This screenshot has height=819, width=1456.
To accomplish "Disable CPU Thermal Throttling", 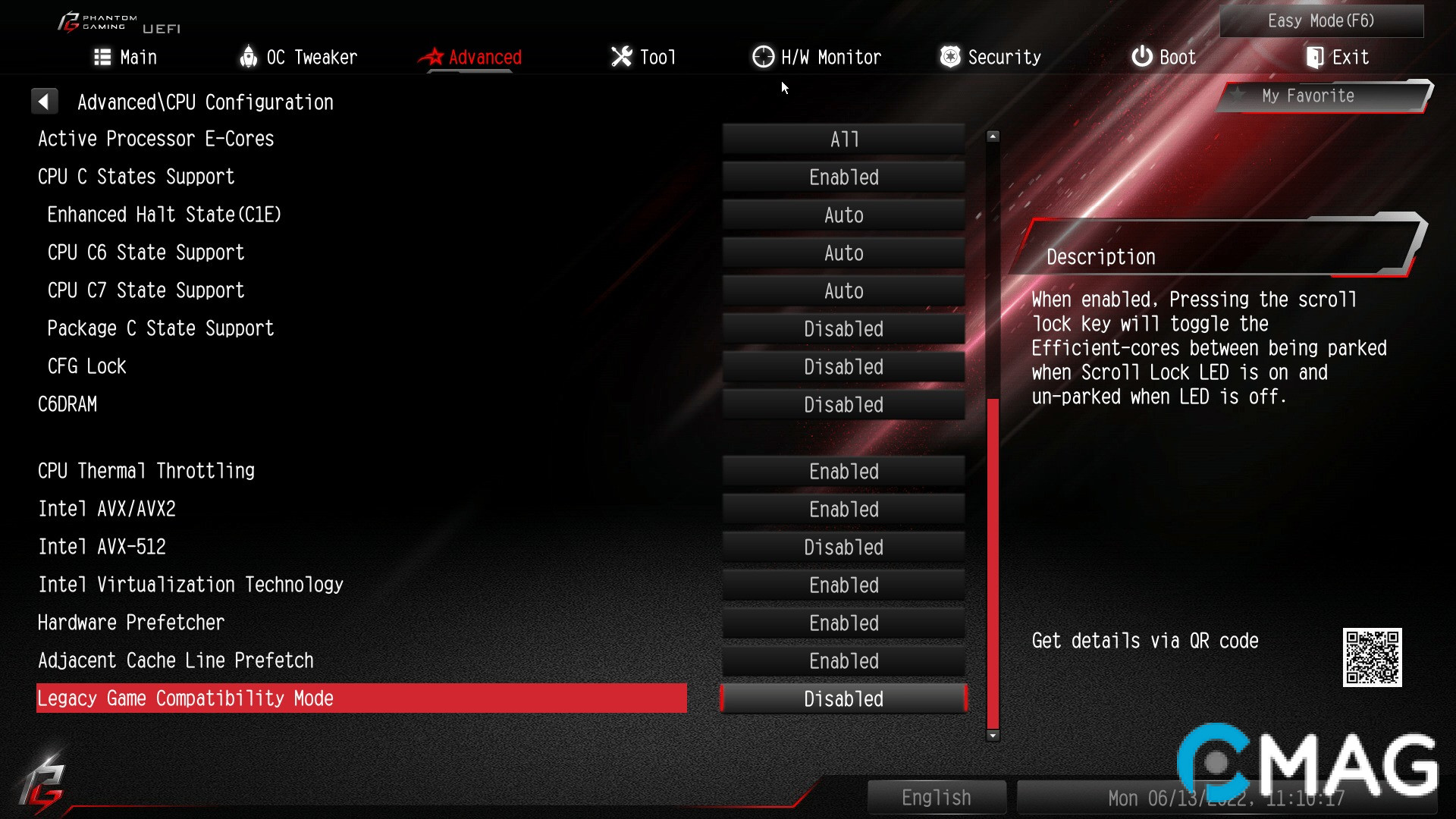I will (x=843, y=471).
